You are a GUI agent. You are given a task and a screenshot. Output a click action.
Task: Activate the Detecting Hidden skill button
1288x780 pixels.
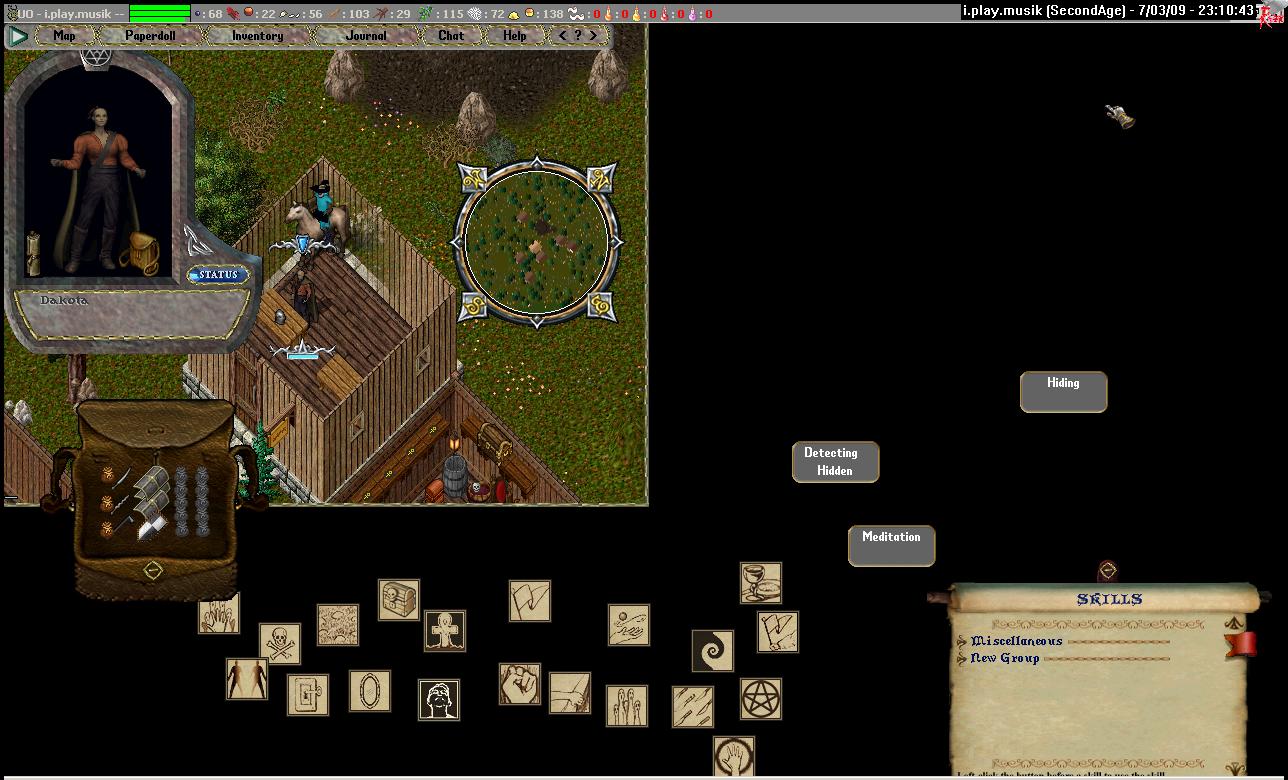[835, 462]
